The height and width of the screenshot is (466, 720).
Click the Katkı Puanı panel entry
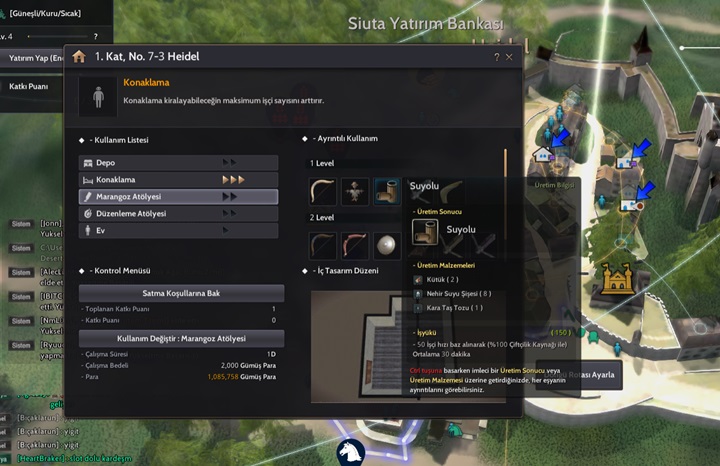tap(30, 87)
